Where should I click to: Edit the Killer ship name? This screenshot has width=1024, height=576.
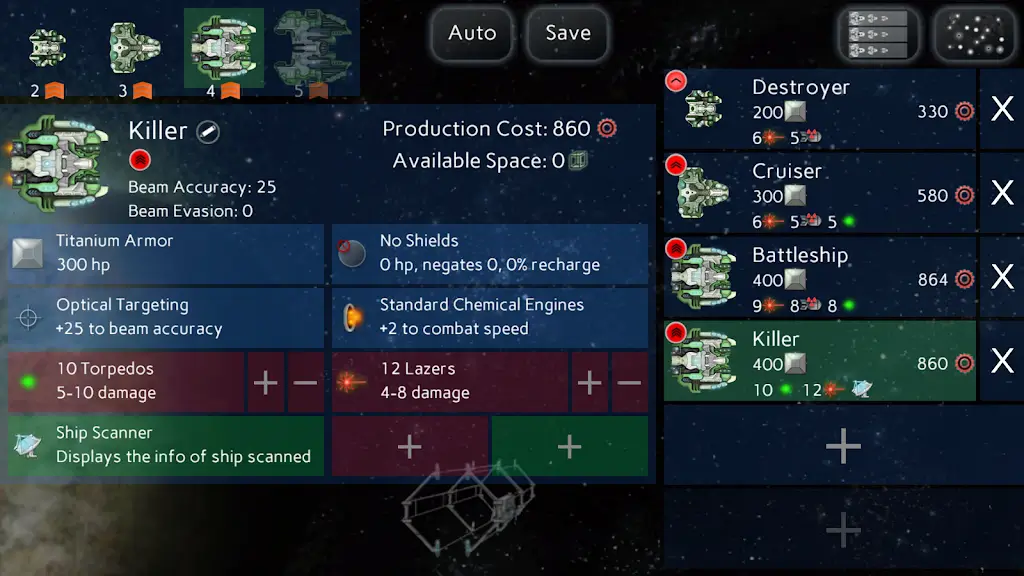(x=208, y=131)
